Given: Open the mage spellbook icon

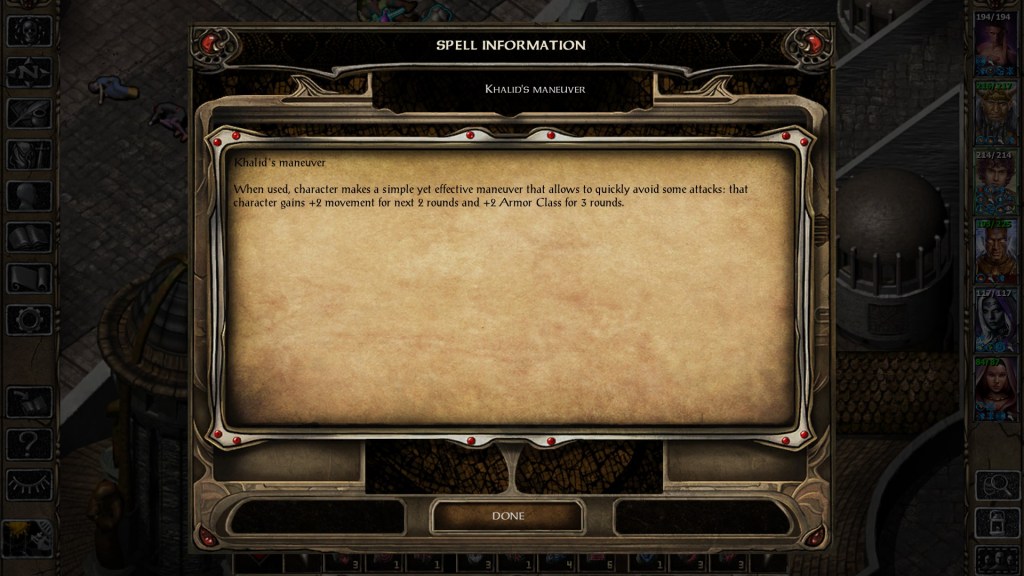Looking at the screenshot, I should click(x=29, y=237).
